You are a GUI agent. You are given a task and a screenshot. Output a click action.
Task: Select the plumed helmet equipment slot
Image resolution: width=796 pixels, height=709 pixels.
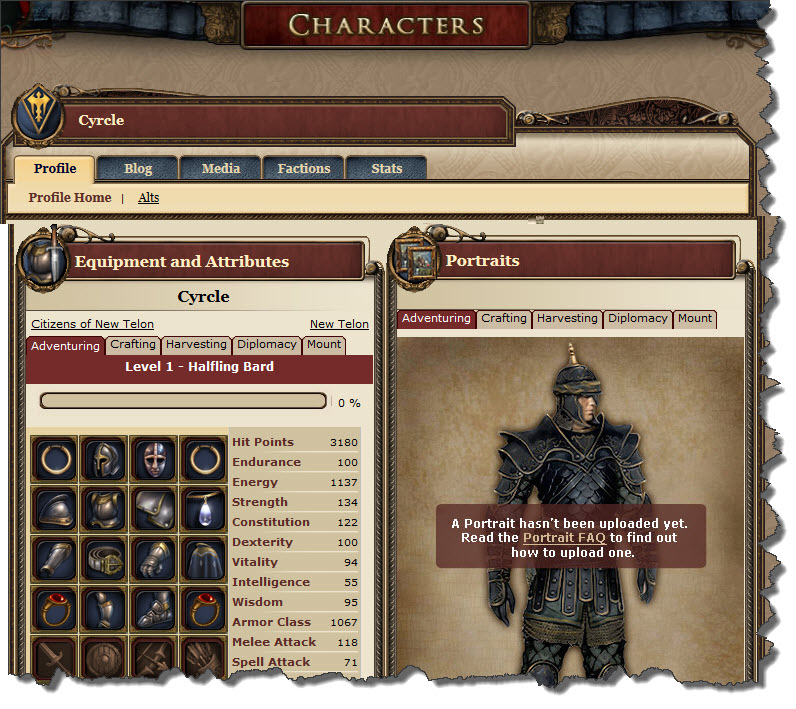pos(104,459)
